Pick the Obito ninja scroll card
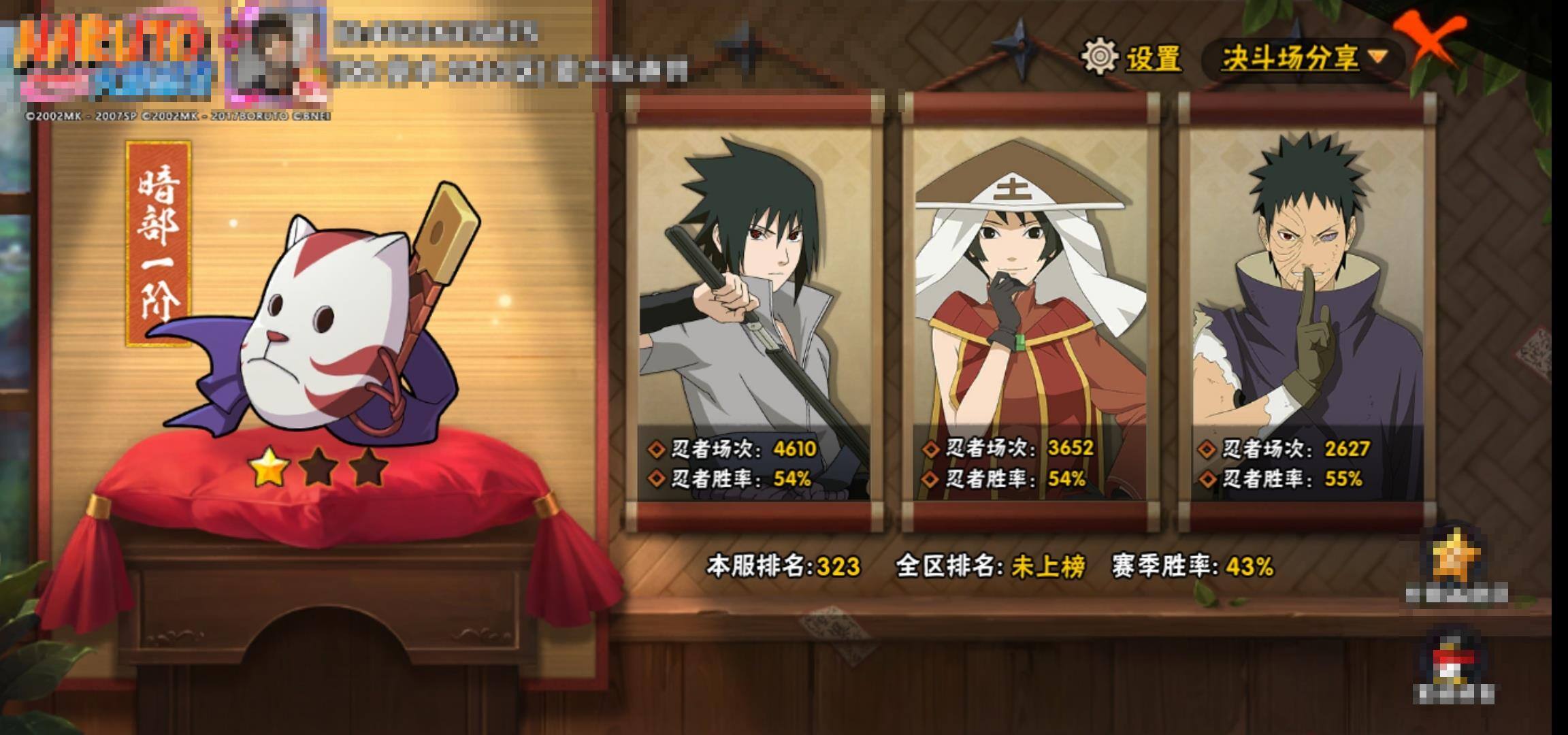 pyautogui.click(x=1306, y=313)
